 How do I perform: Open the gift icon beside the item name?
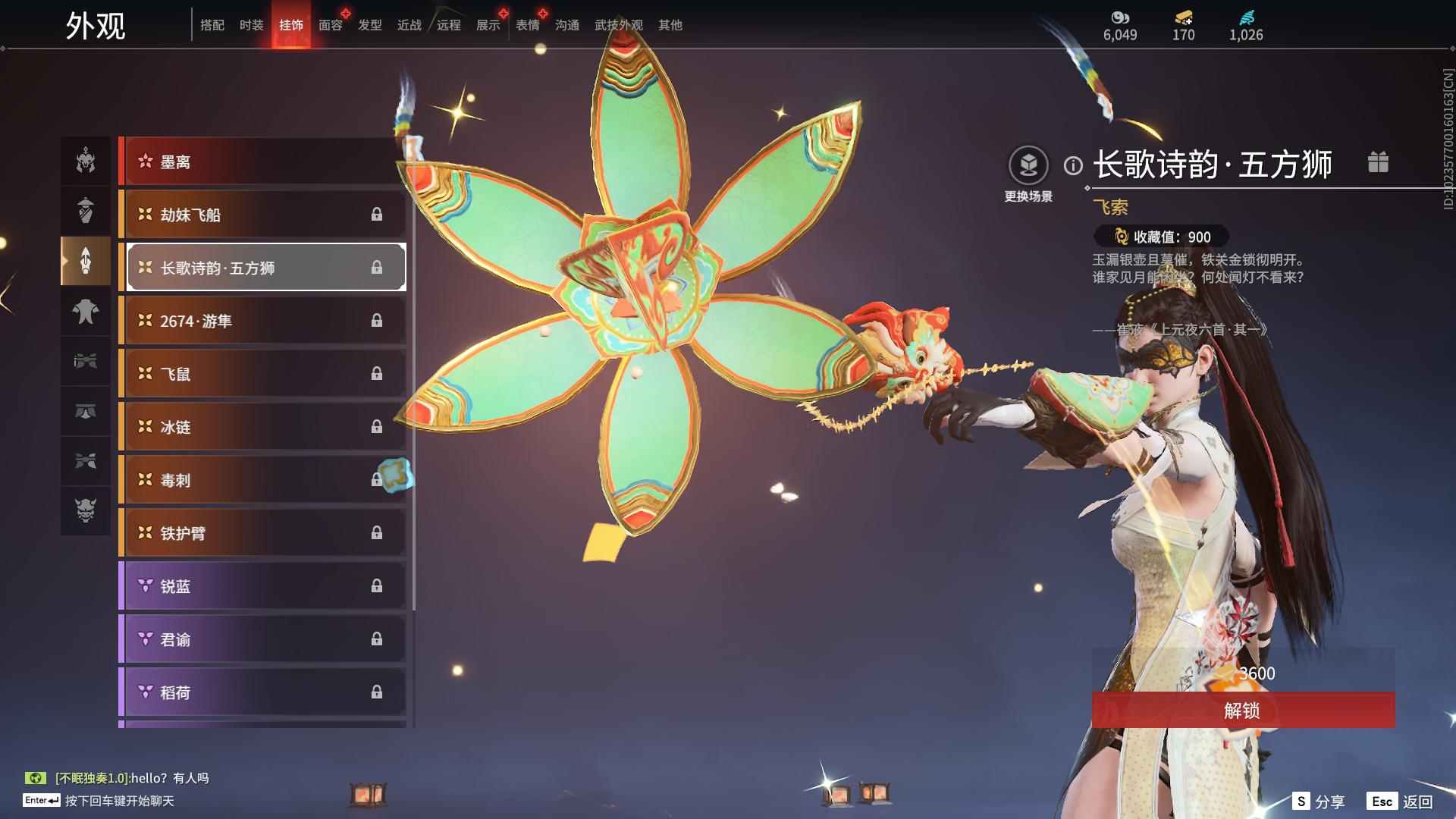1378,162
